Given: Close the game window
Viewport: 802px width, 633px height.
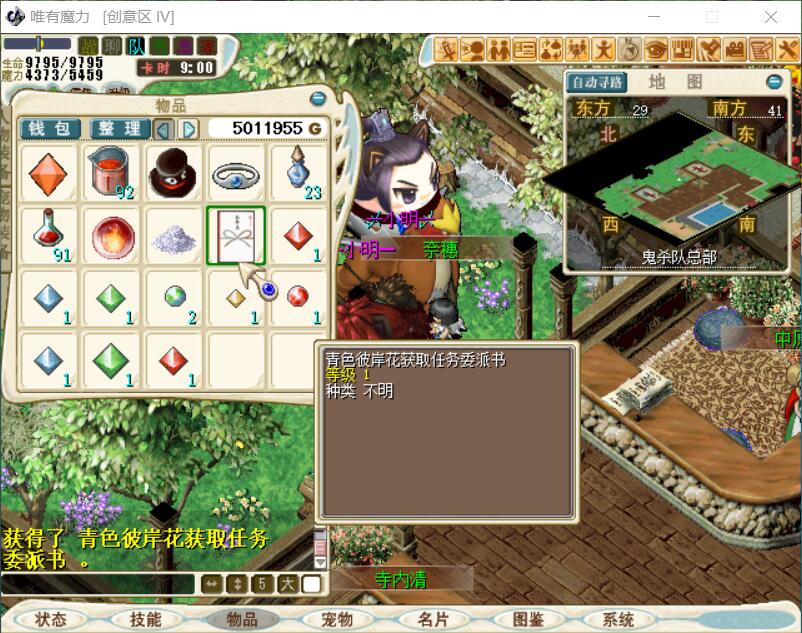Looking at the screenshot, I should click(771, 17).
